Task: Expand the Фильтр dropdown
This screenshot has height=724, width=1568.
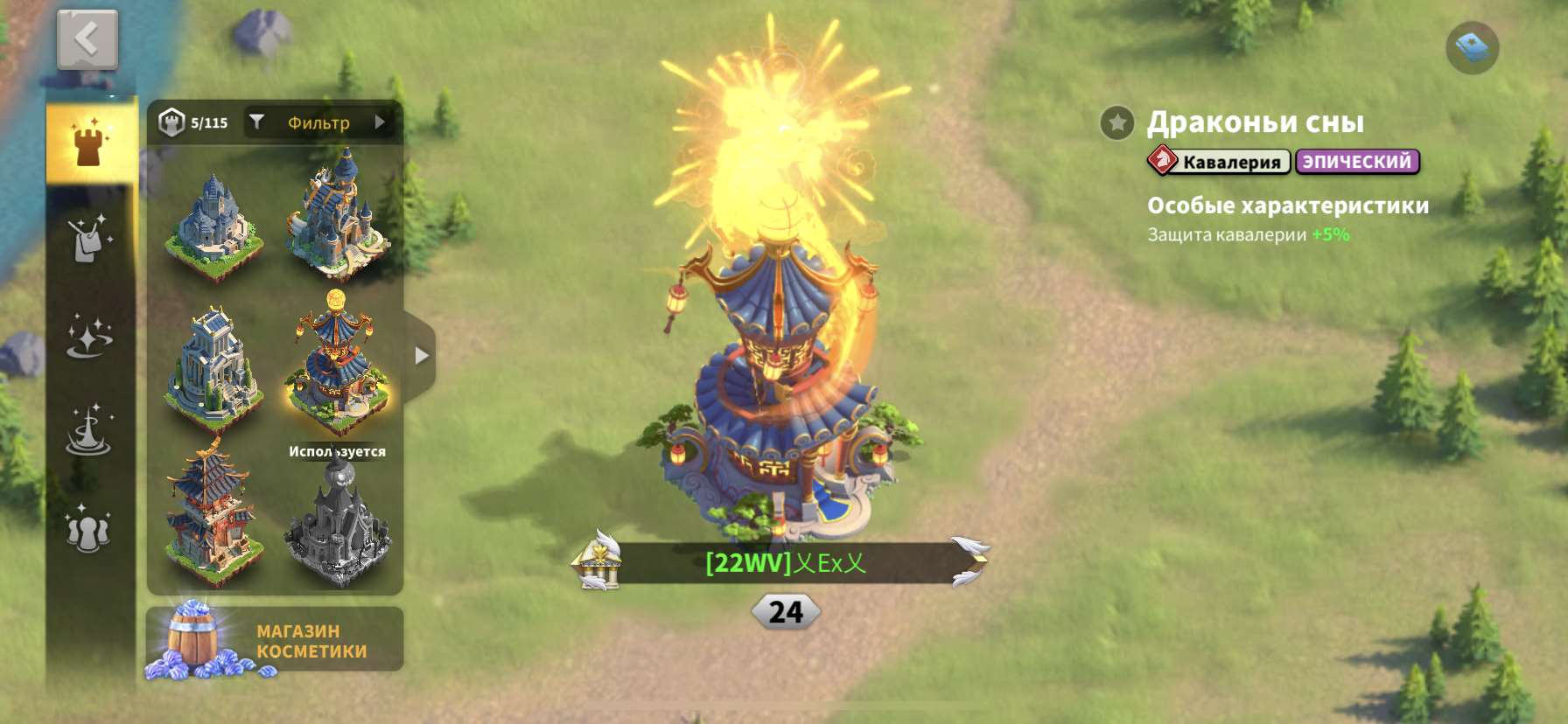Action: pyautogui.click(x=317, y=122)
